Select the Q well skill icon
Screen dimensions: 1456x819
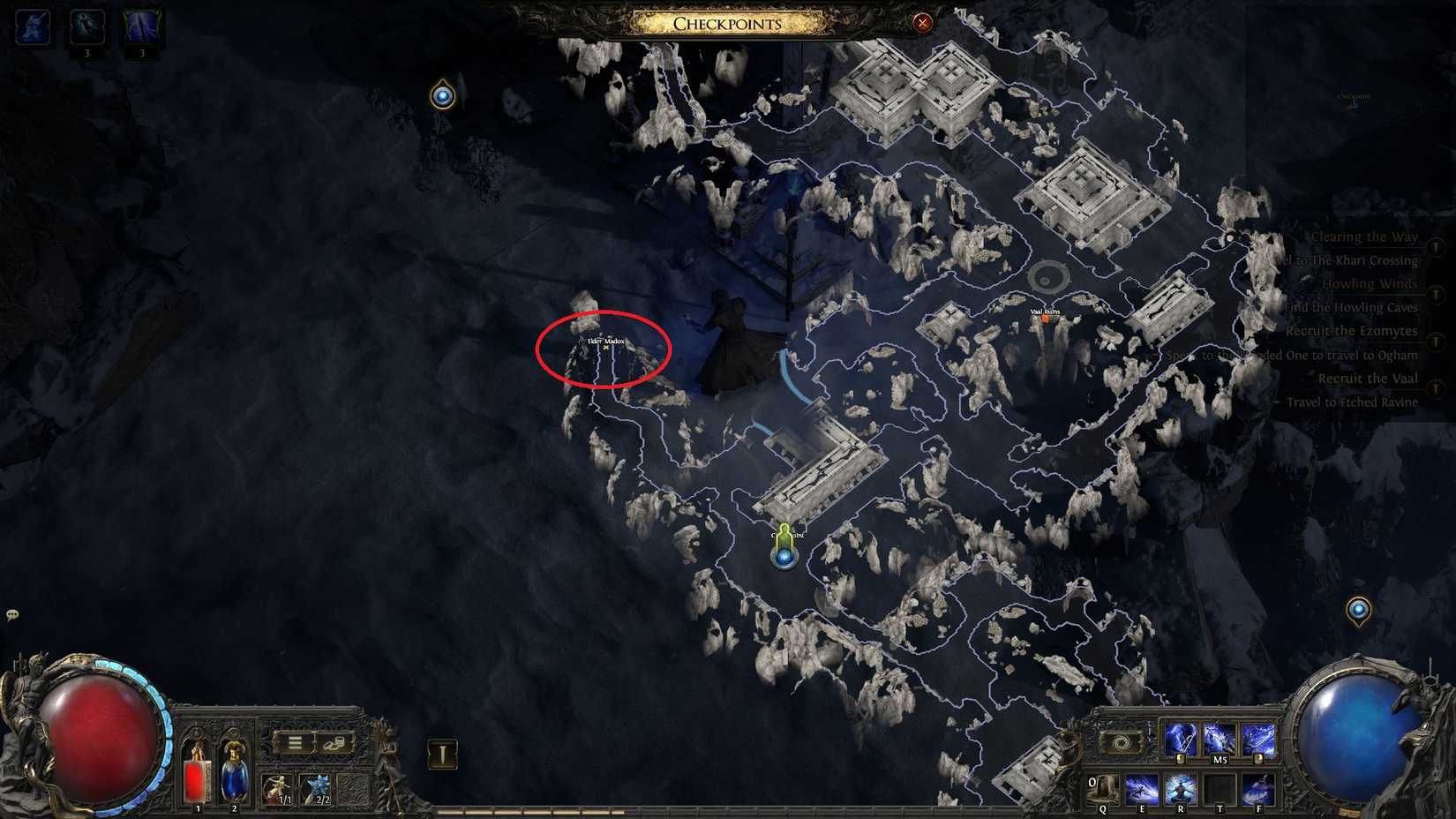point(1103,785)
